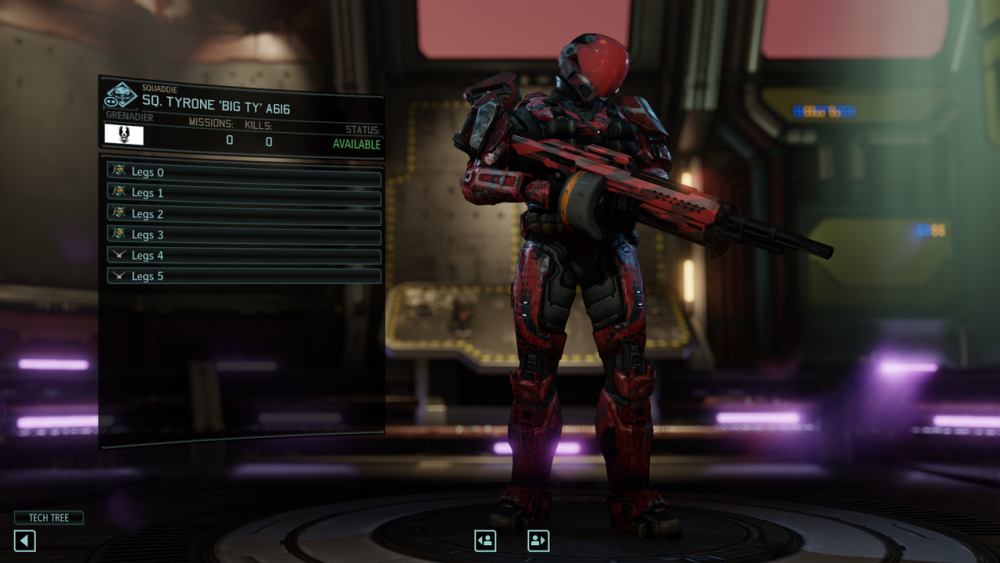The width and height of the screenshot is (1000, 563).
Task: Choose Legs 1 from the list
Action: tap(244, 193)
